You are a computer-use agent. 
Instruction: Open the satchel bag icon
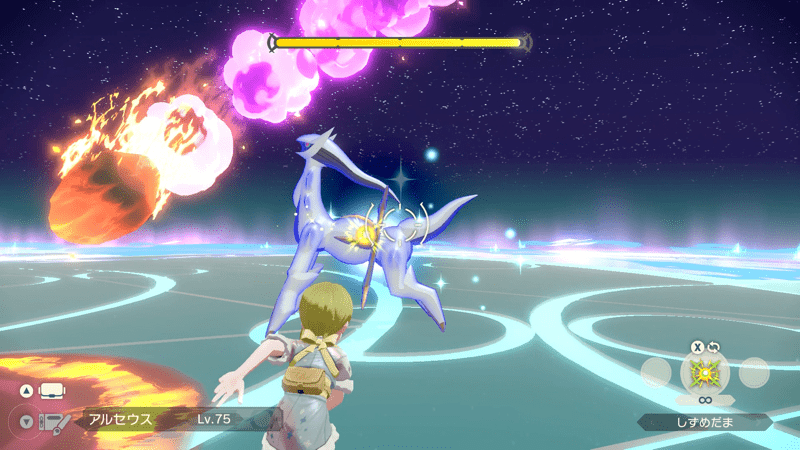[x=51, y=390]
